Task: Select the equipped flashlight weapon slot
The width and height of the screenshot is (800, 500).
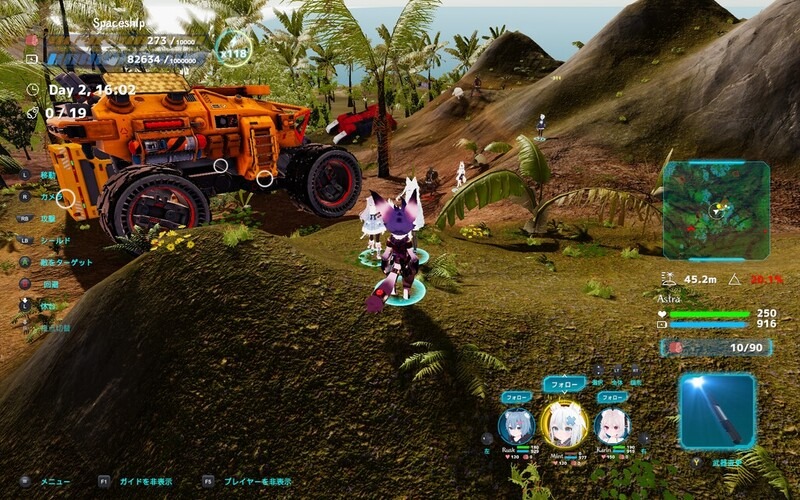Action: pyautogui.click(x=717, y=411)
